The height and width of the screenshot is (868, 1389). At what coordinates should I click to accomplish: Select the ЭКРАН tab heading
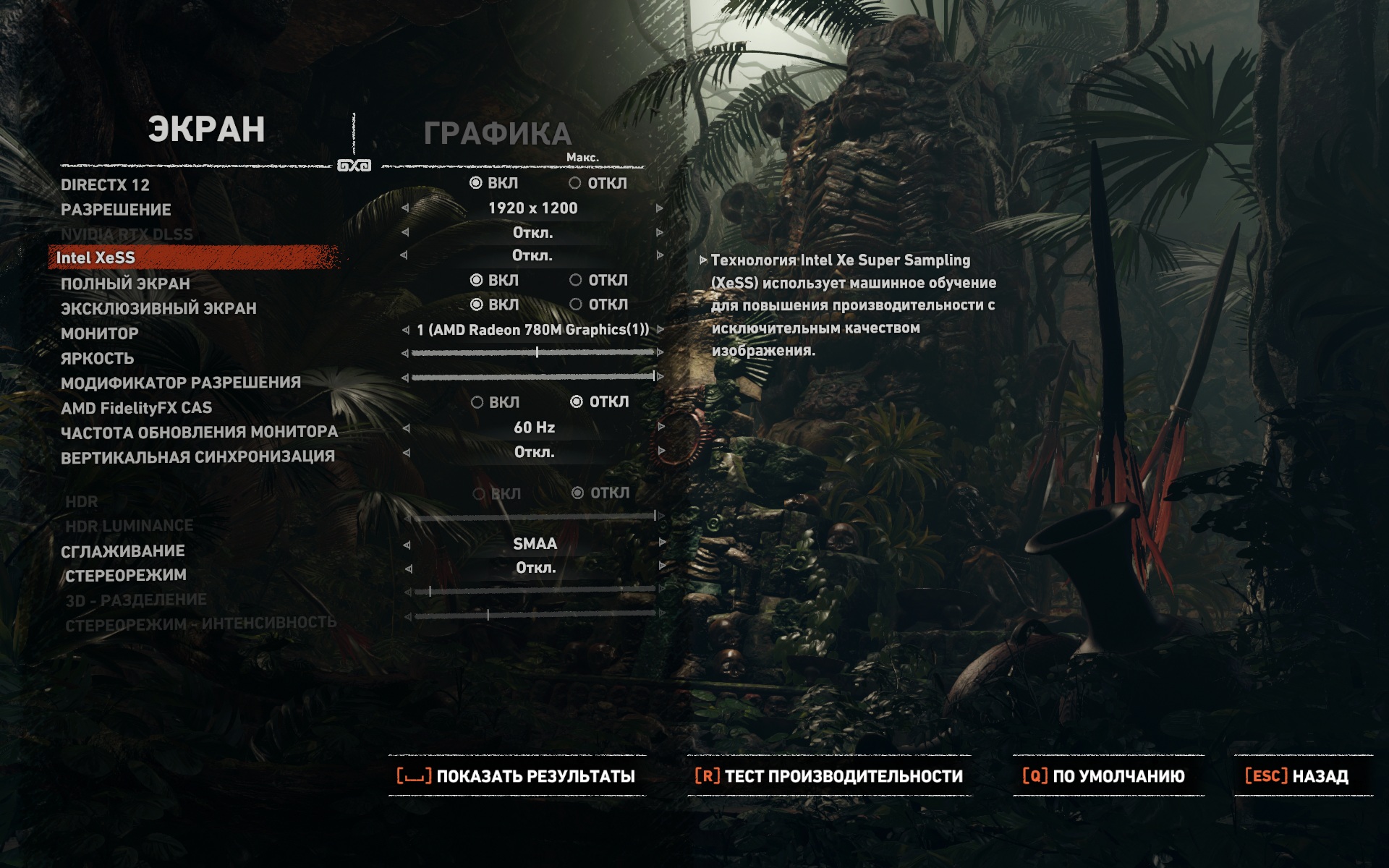(206, 130)
